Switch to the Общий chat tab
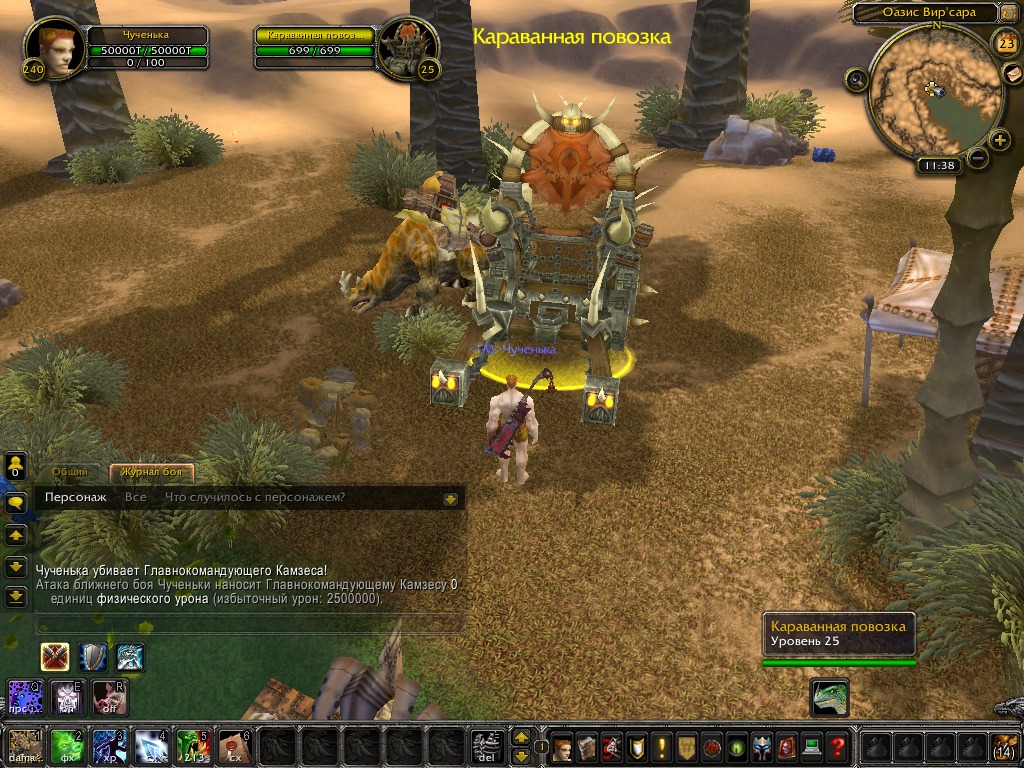 [70, 472]
